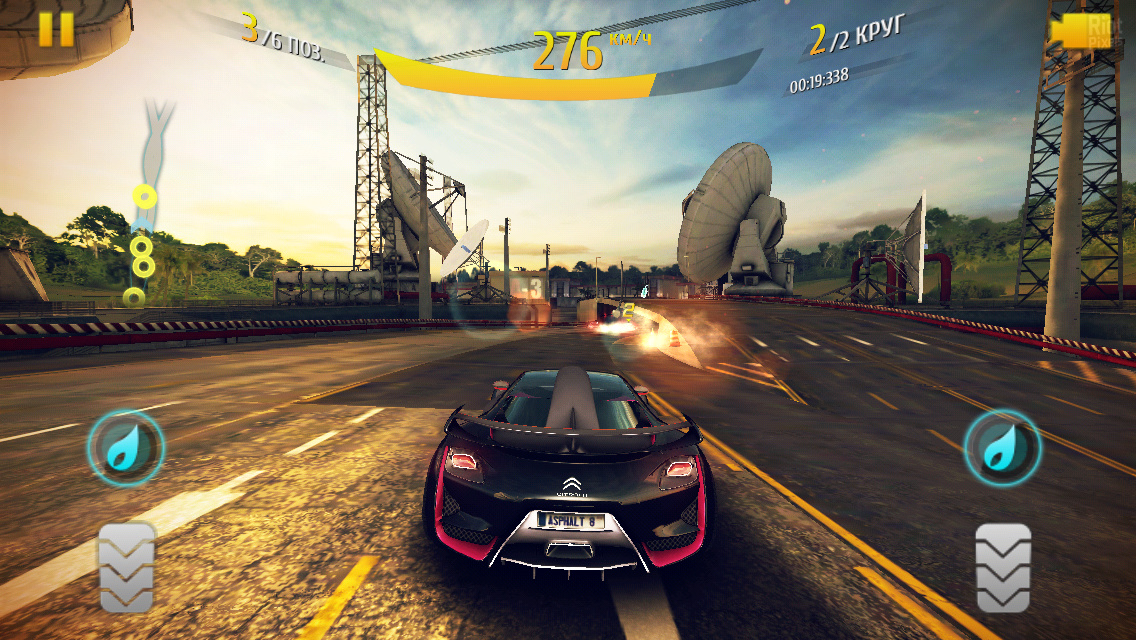Hit the left-hand brake chevron button
The height and width of the screenshot is (640, 1136).
(x=127, y=567)
